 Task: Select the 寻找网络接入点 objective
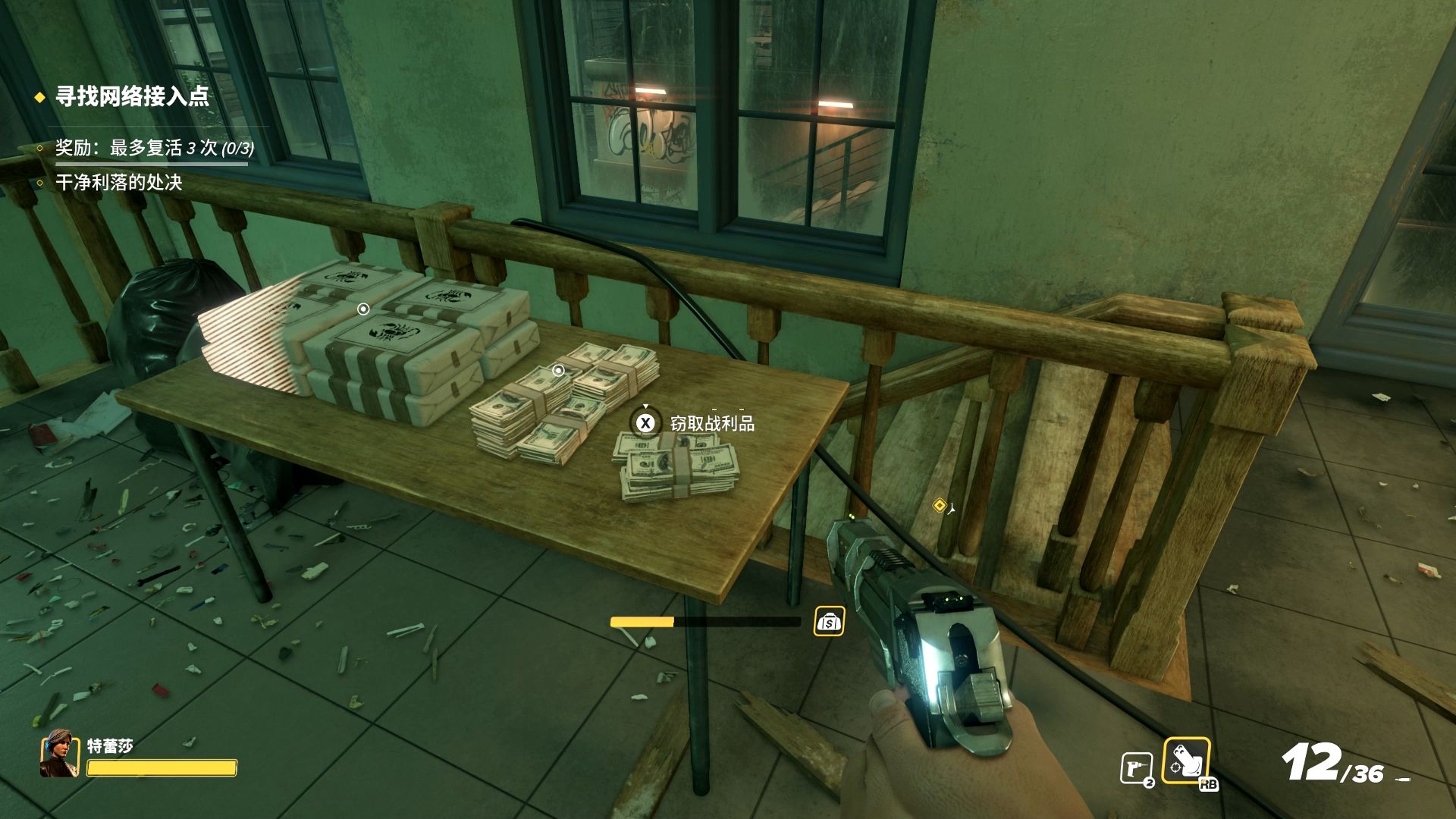tap(132, 96)
